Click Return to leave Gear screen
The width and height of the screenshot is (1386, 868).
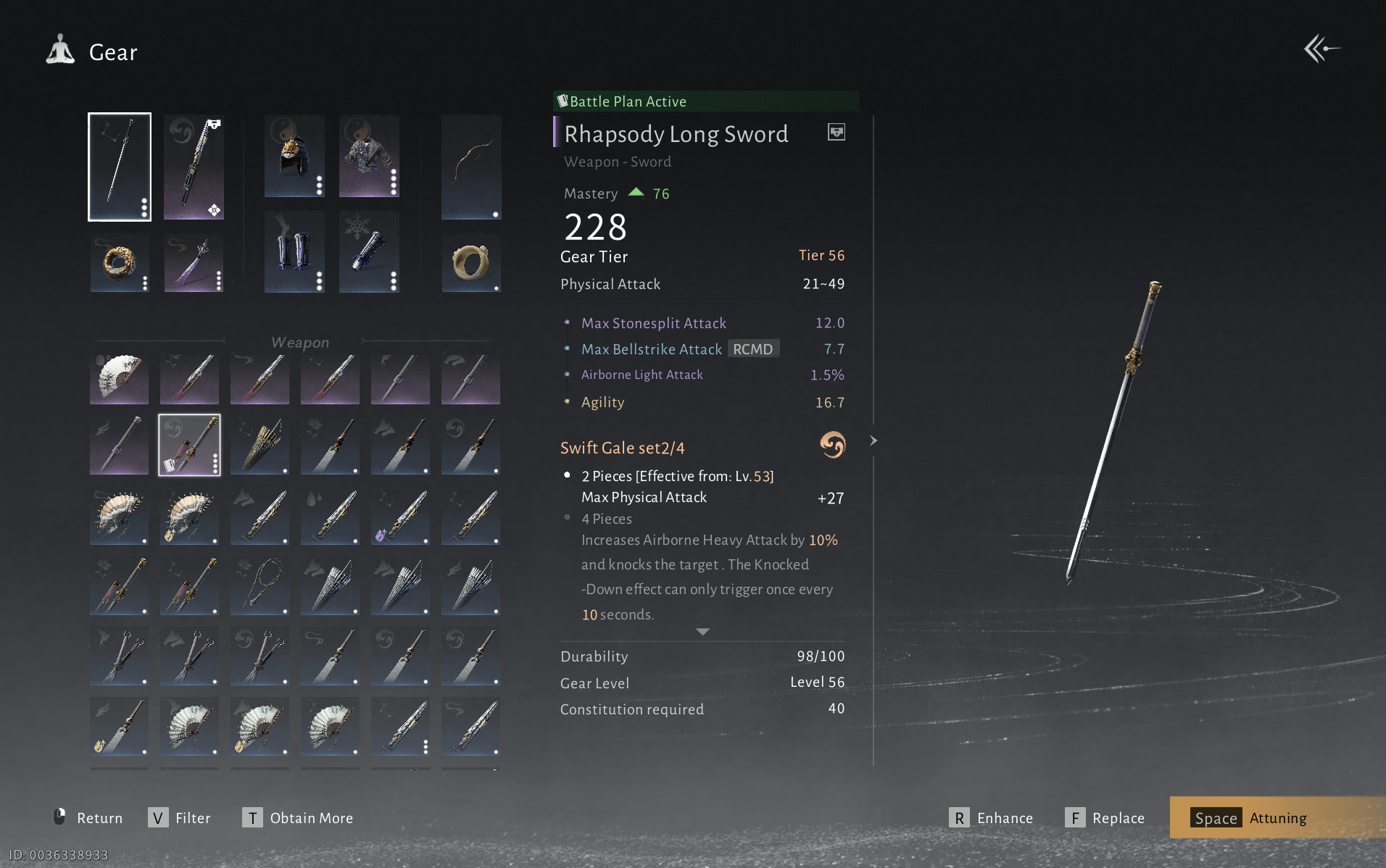[88, 818]
